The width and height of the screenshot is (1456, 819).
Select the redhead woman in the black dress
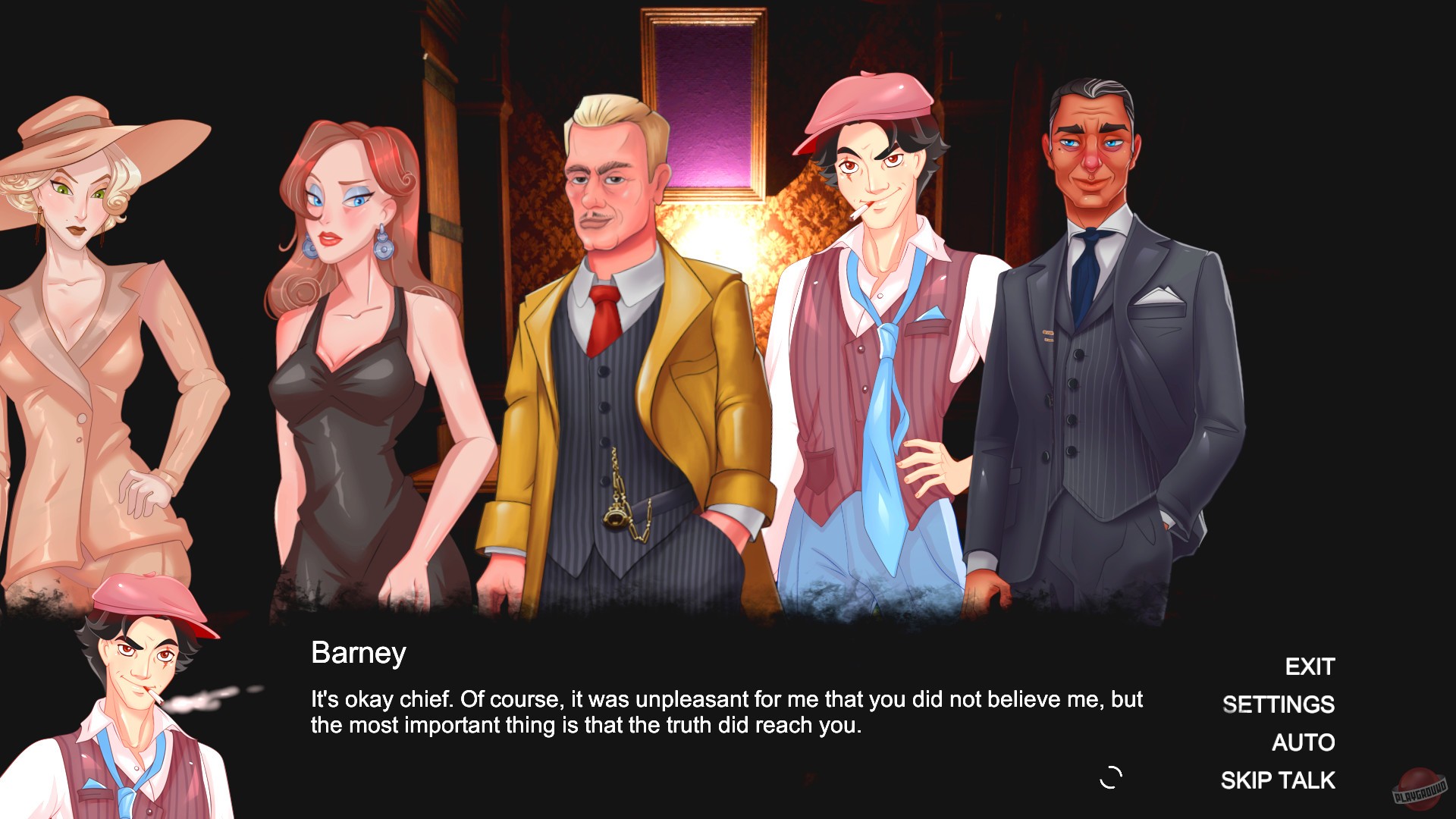click(x=349, y=341)
